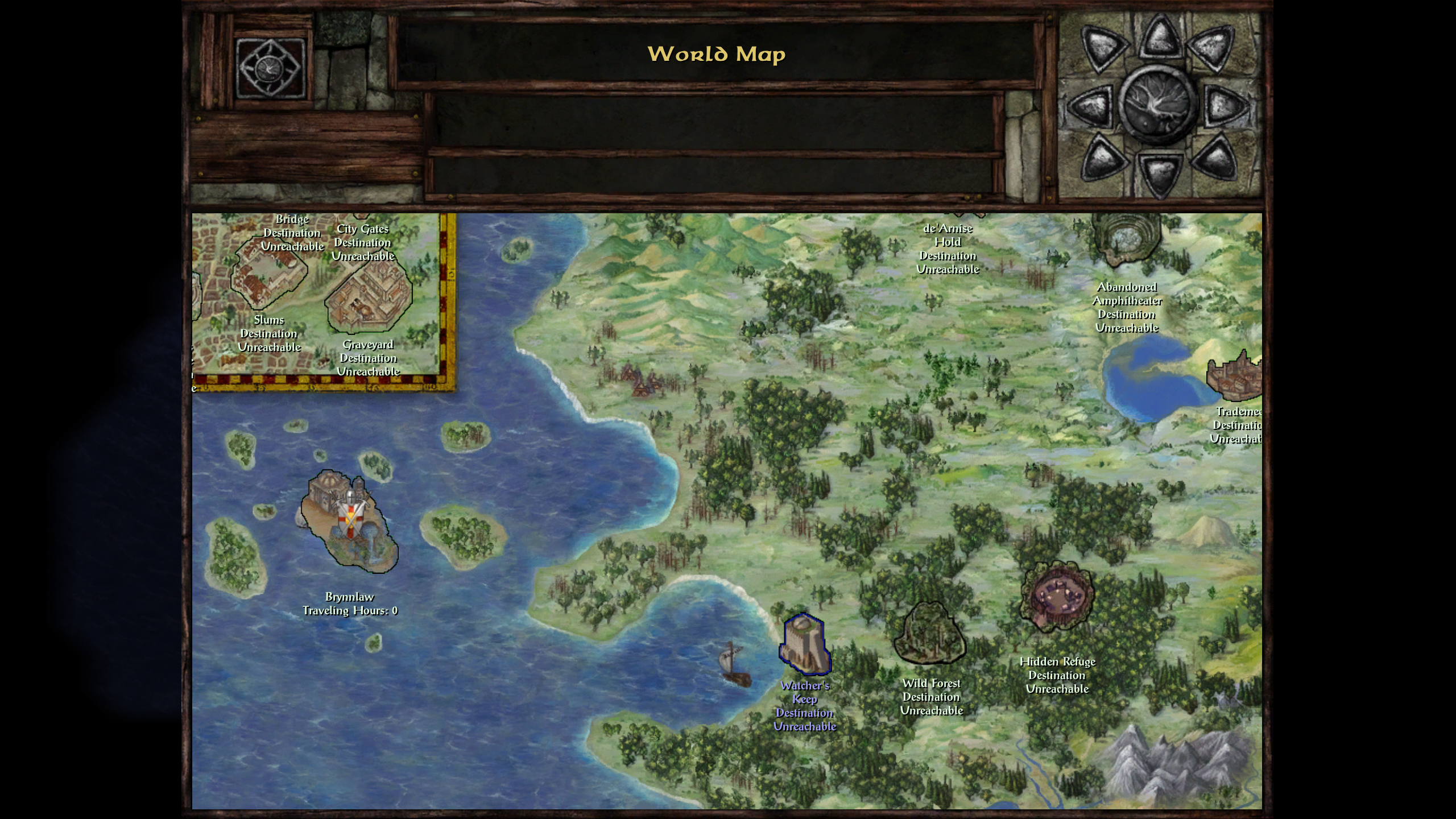Click the compass-emblem button left of the title
Viewport: 1456px width, 819px height.
click(x=270, y=69)
